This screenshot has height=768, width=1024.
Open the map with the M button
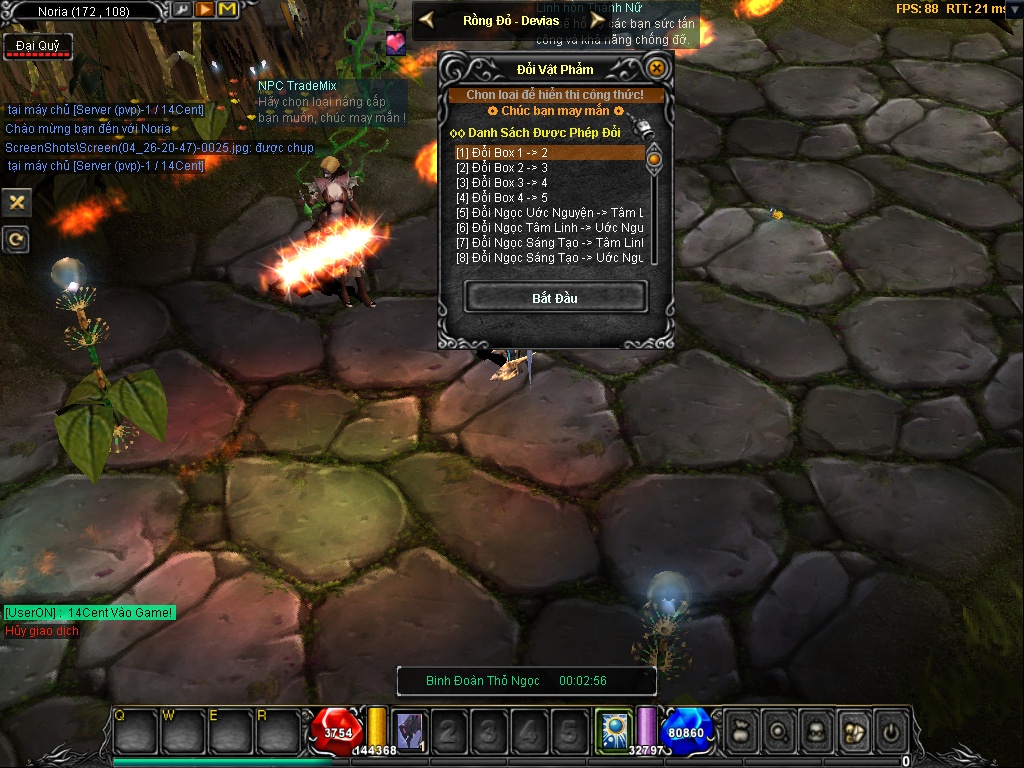coord(227,10)
